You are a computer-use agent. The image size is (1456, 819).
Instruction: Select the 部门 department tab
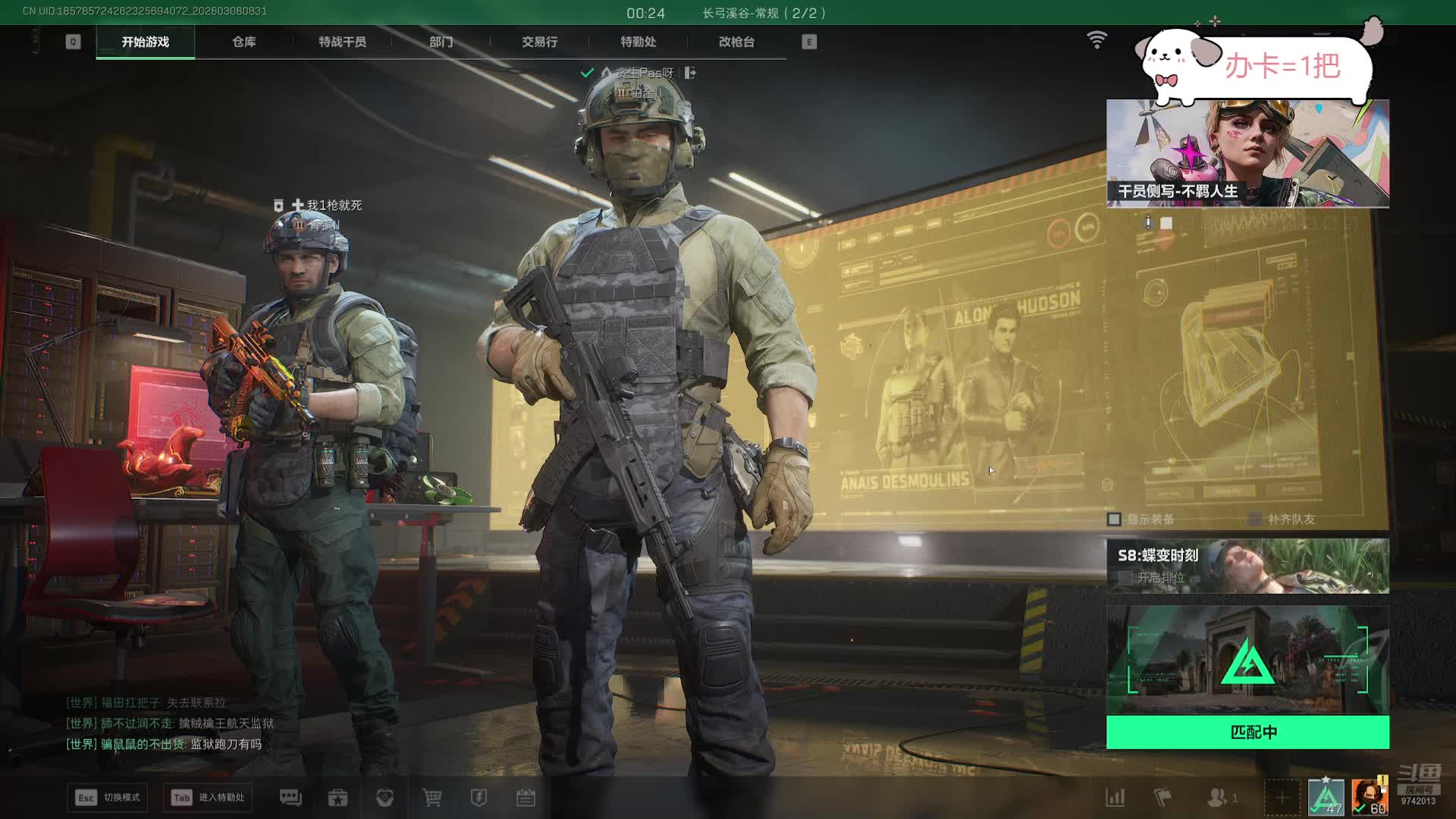point(441,42)
